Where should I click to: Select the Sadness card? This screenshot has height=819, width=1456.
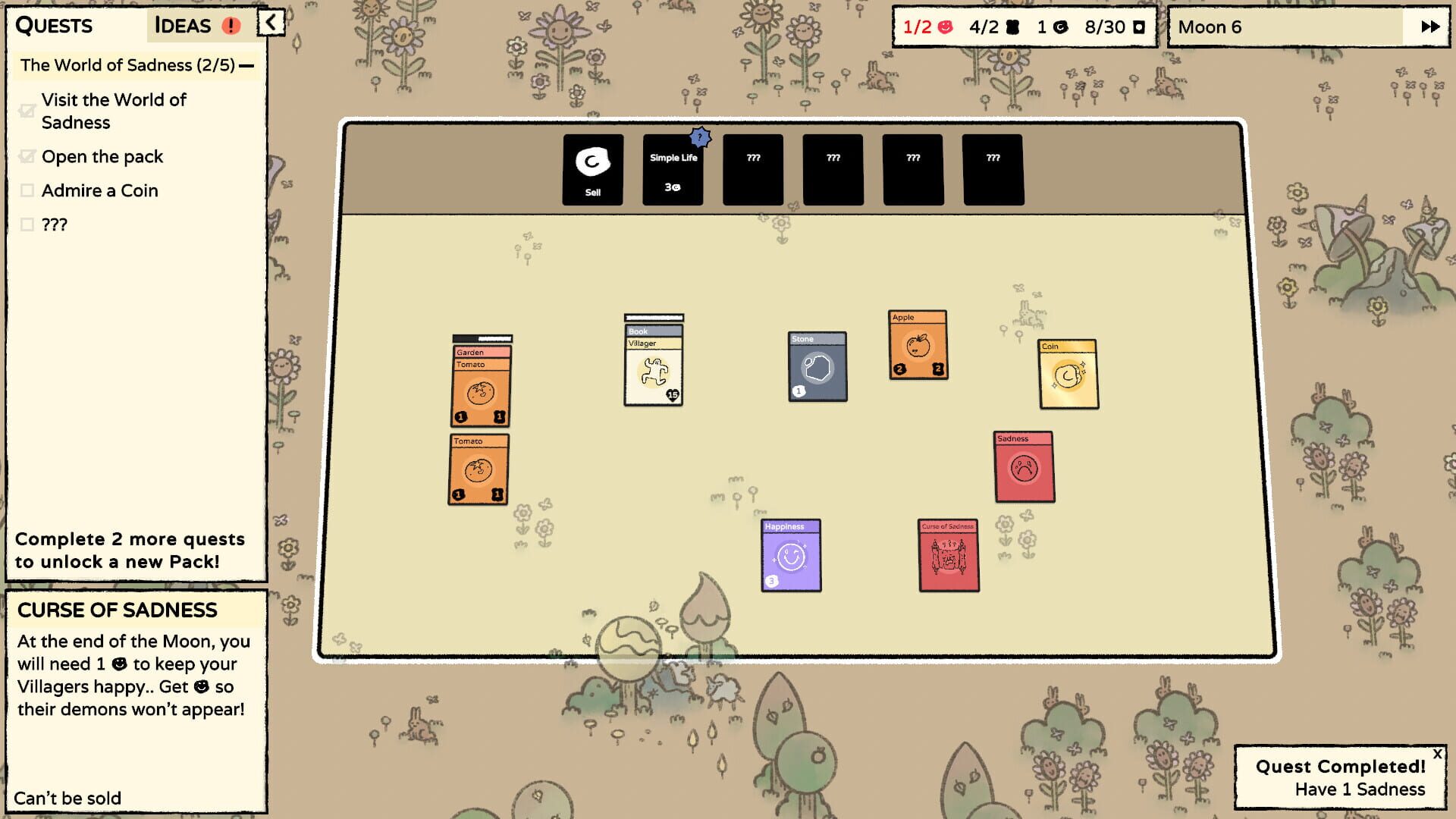click(1024, 466)
